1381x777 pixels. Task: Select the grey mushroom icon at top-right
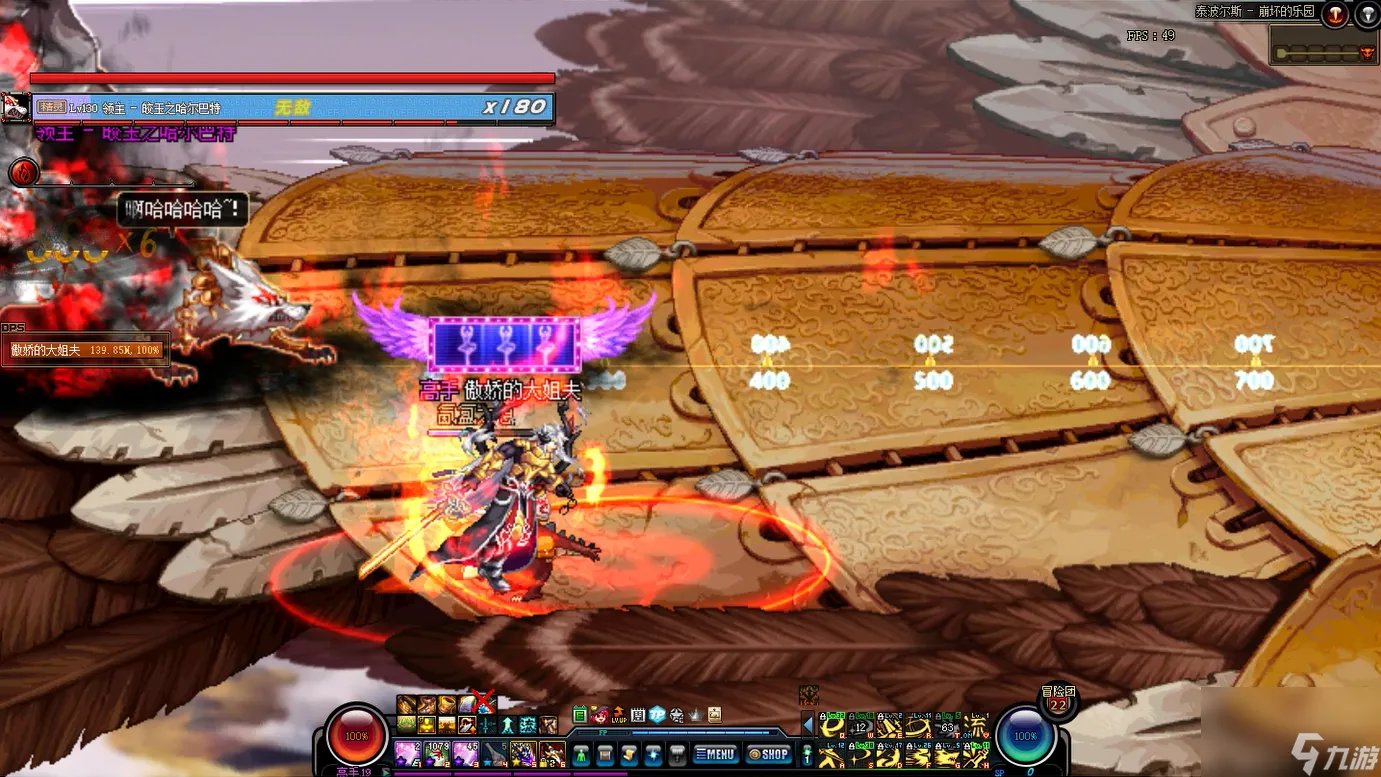(1367, 14)
